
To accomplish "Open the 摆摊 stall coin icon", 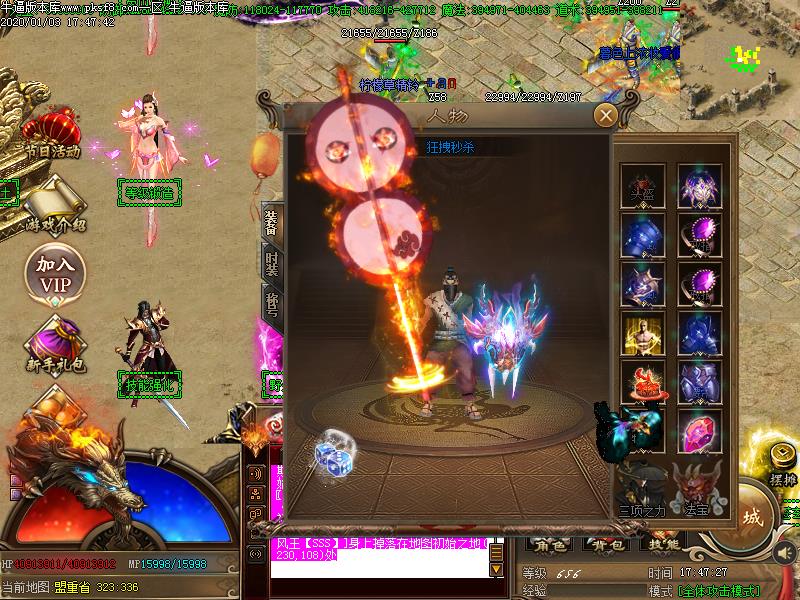I will [x=781, y=460].
